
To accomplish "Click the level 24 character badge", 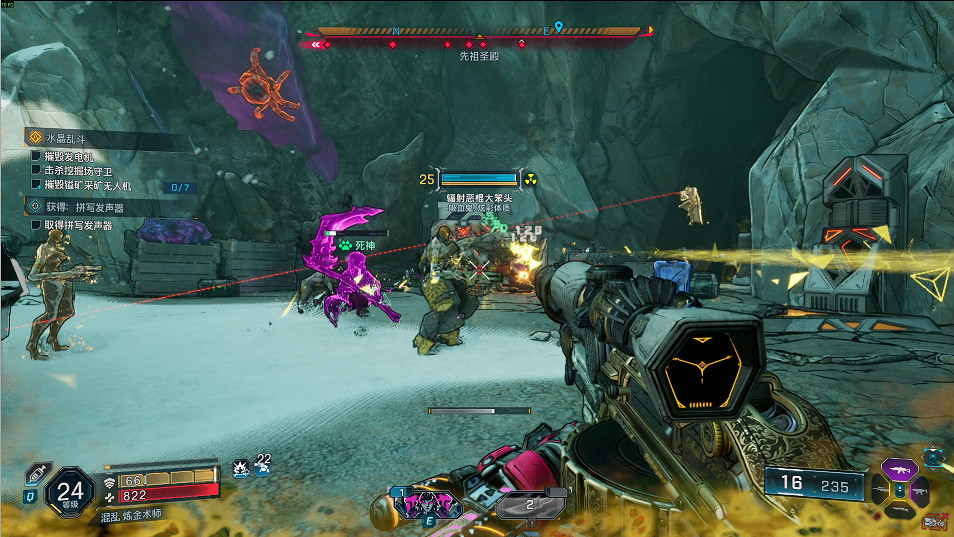I will point(70,491).
